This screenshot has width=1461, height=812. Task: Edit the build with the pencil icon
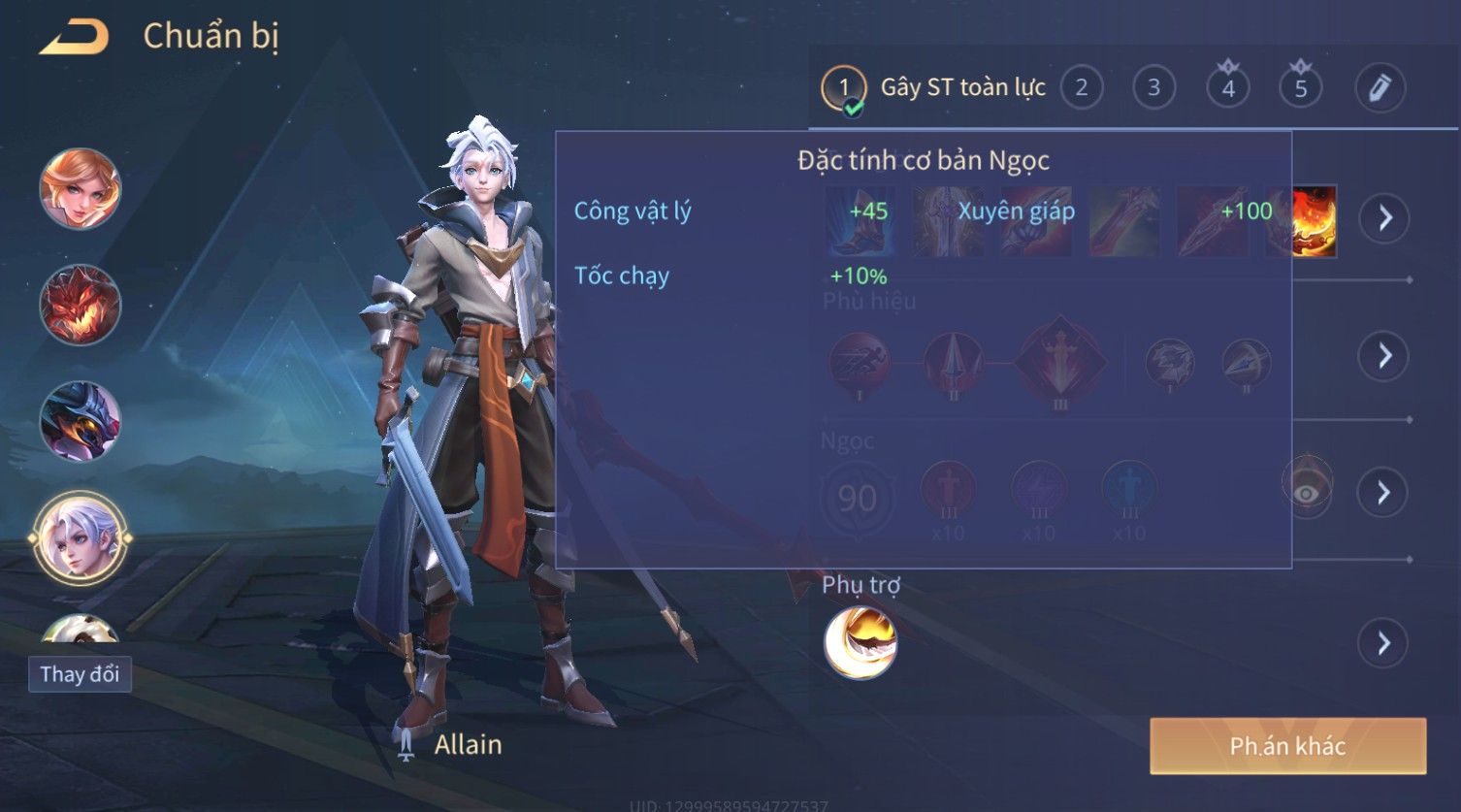1380,88
